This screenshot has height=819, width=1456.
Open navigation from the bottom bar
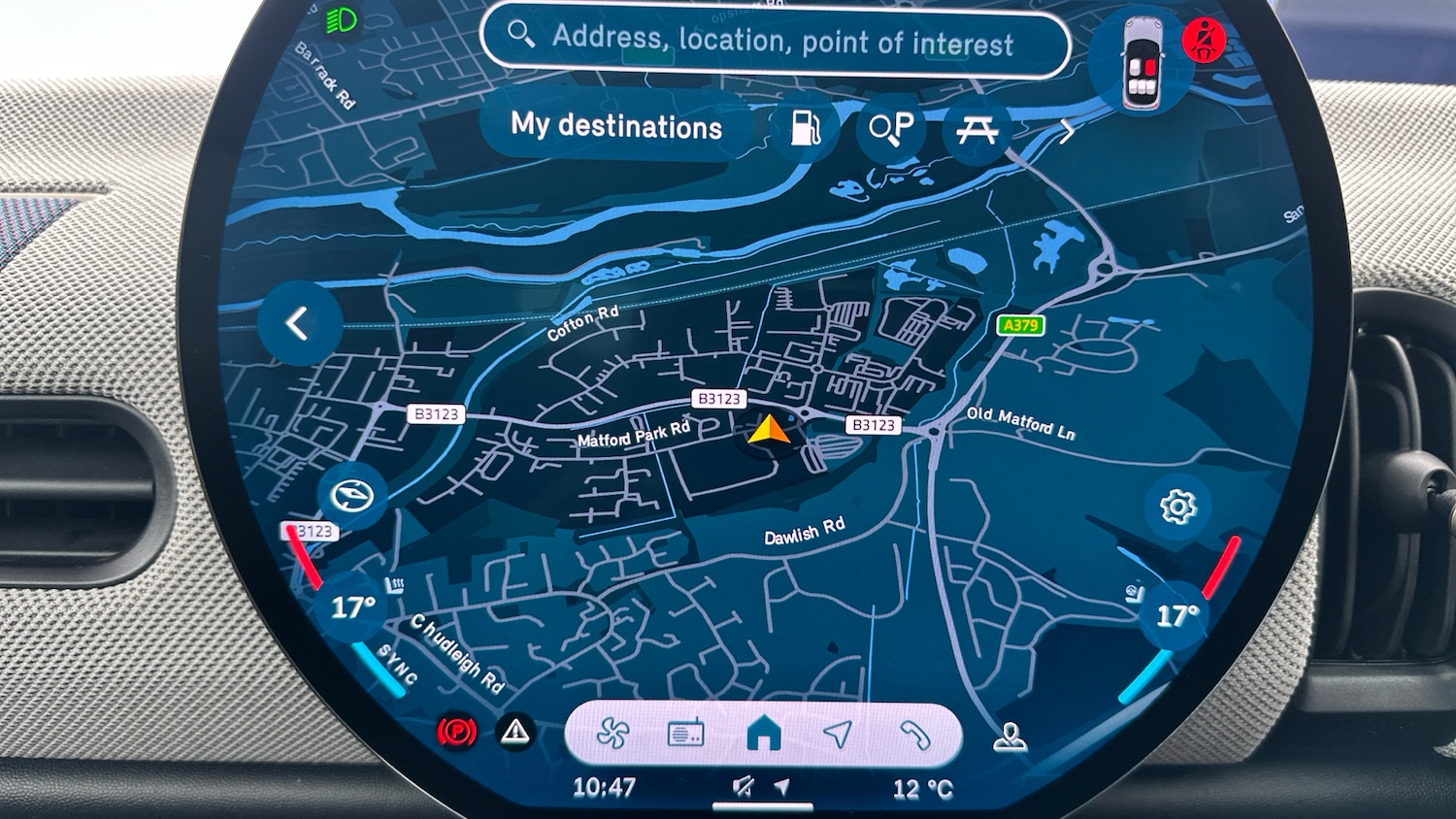(x=838, y=734)
